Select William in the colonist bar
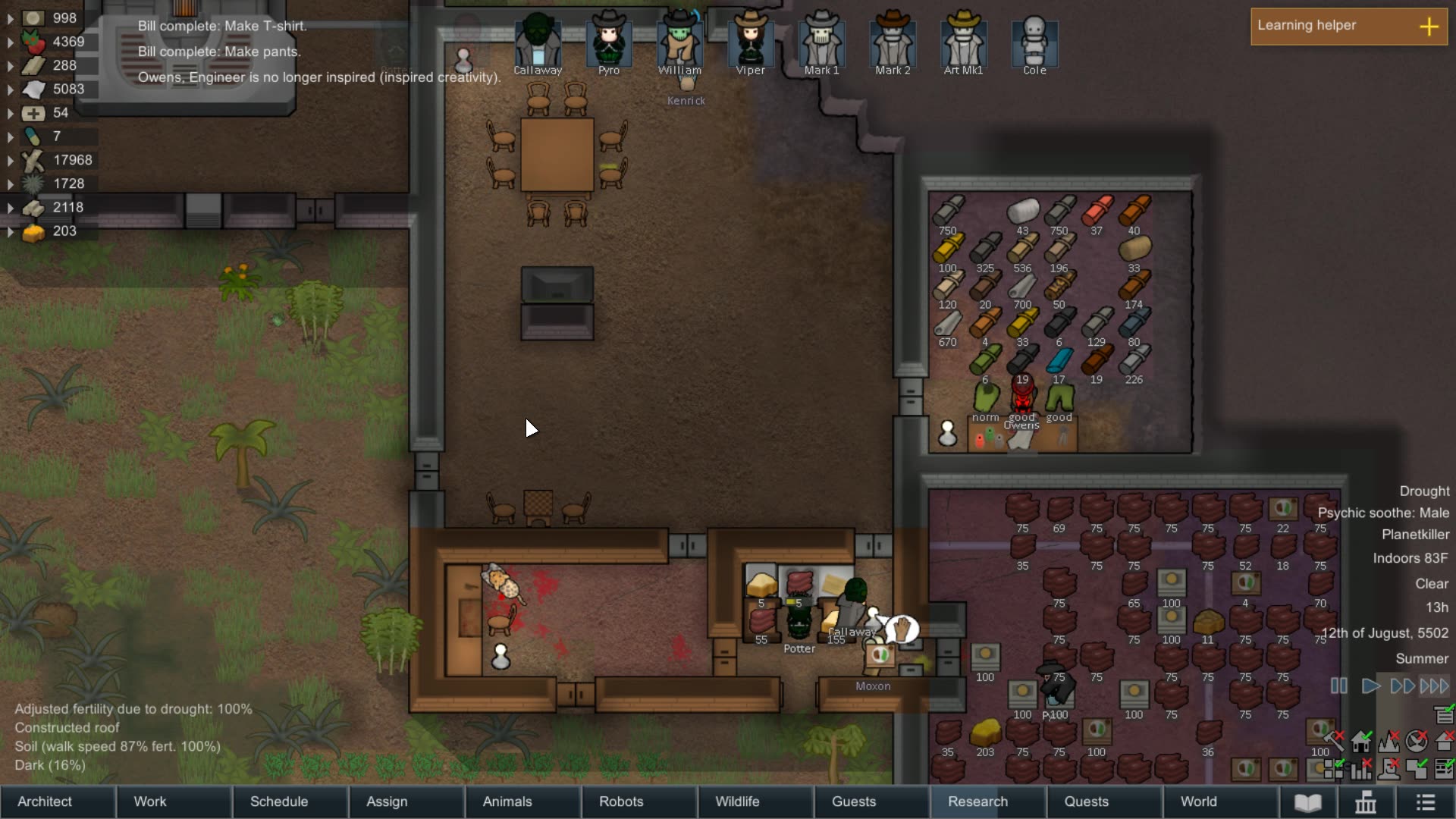The height and width of the screenshot is (819, 1456). (x=679, y=42)
